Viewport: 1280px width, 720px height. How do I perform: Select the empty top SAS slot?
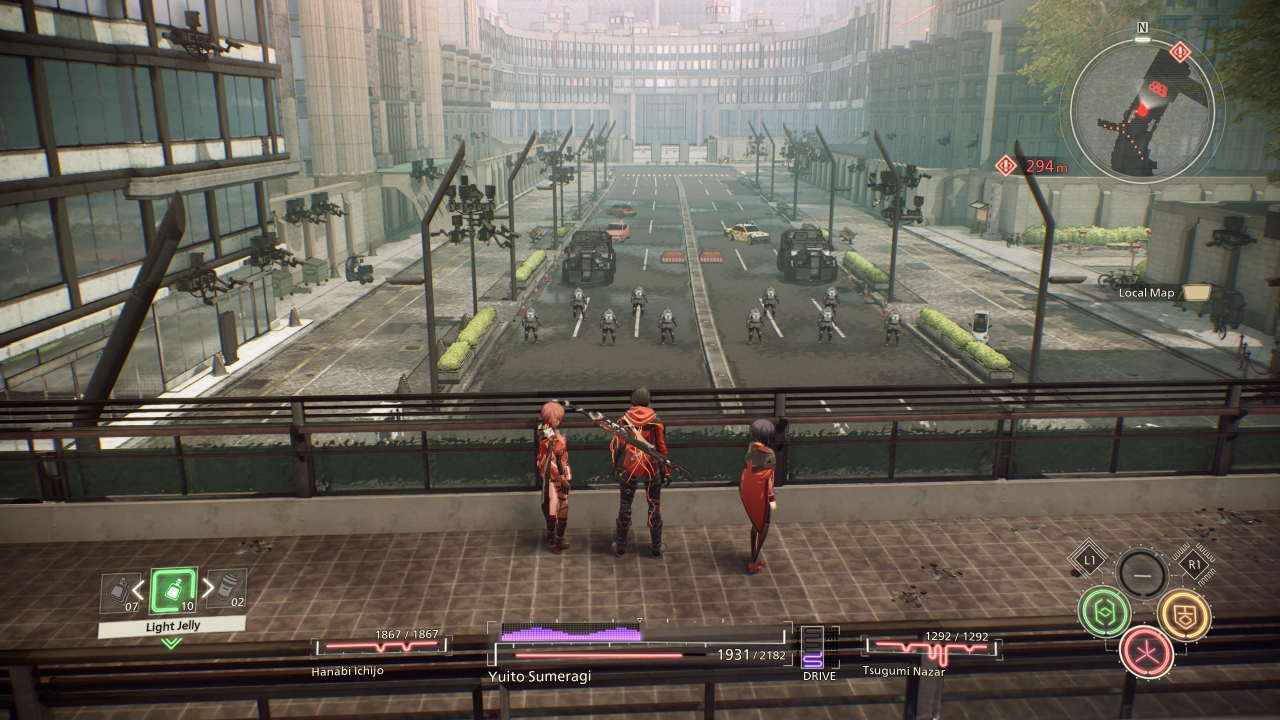point(1141,574)
